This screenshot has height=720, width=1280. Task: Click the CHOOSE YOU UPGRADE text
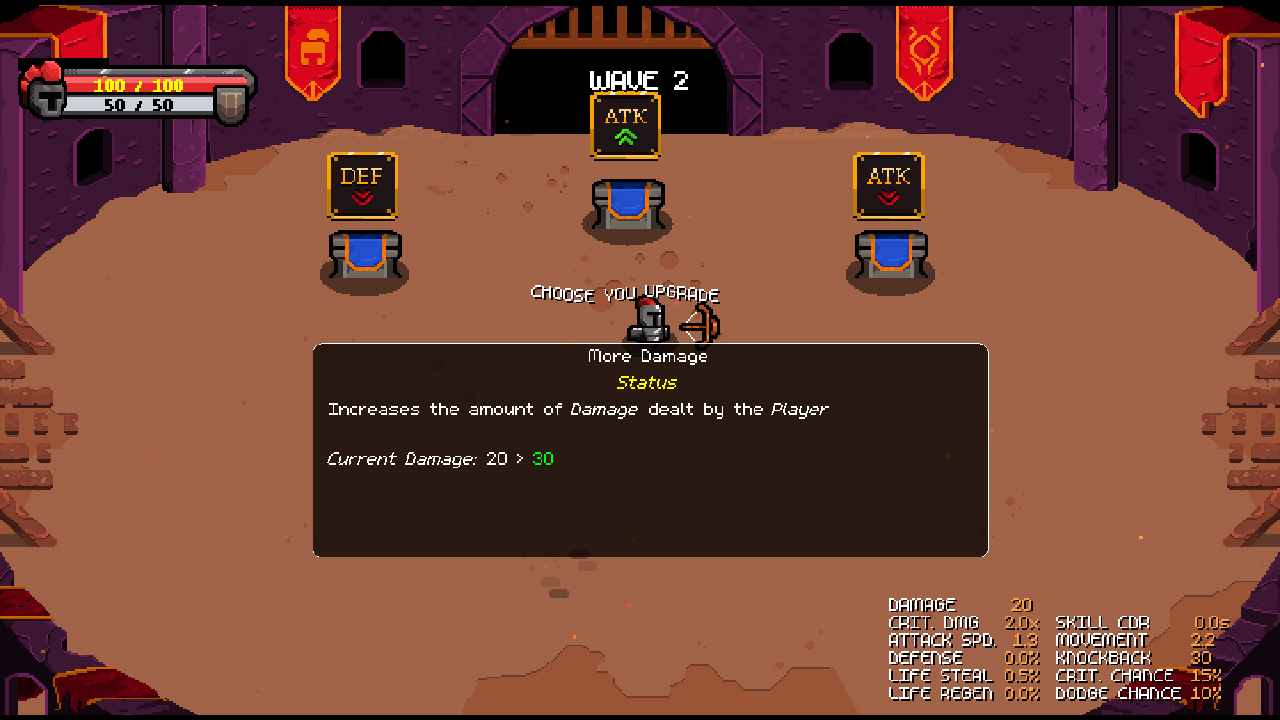(625, 294)
